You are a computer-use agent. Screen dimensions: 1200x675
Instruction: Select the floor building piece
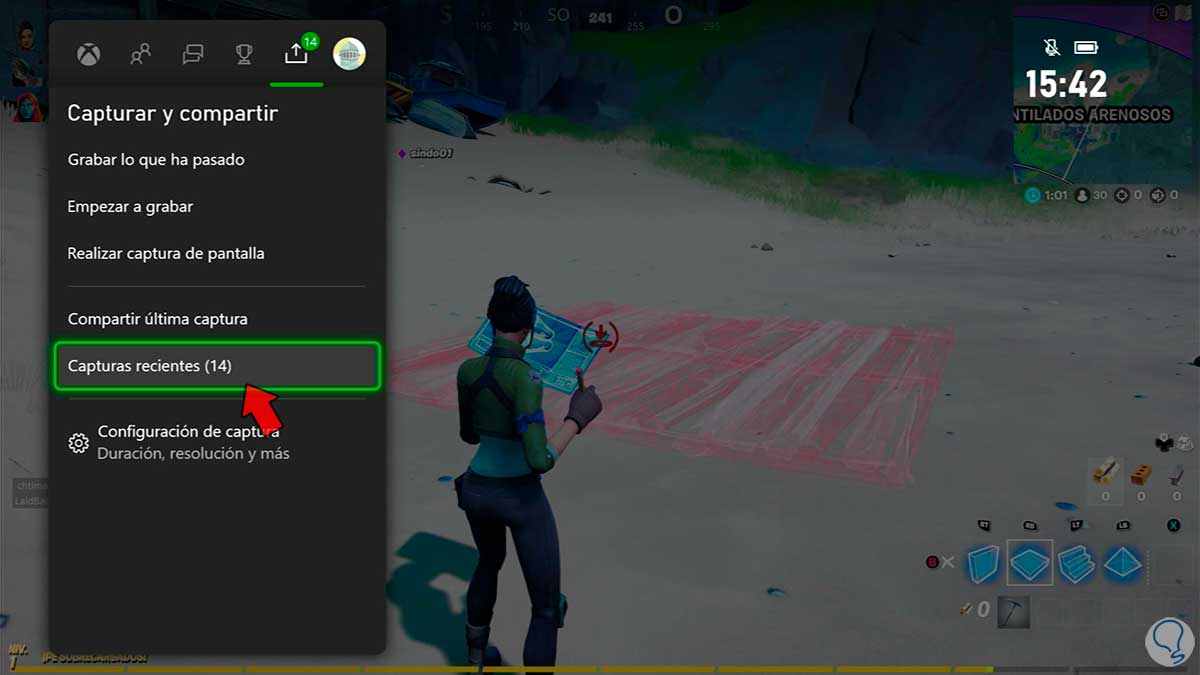point(1029,563)
